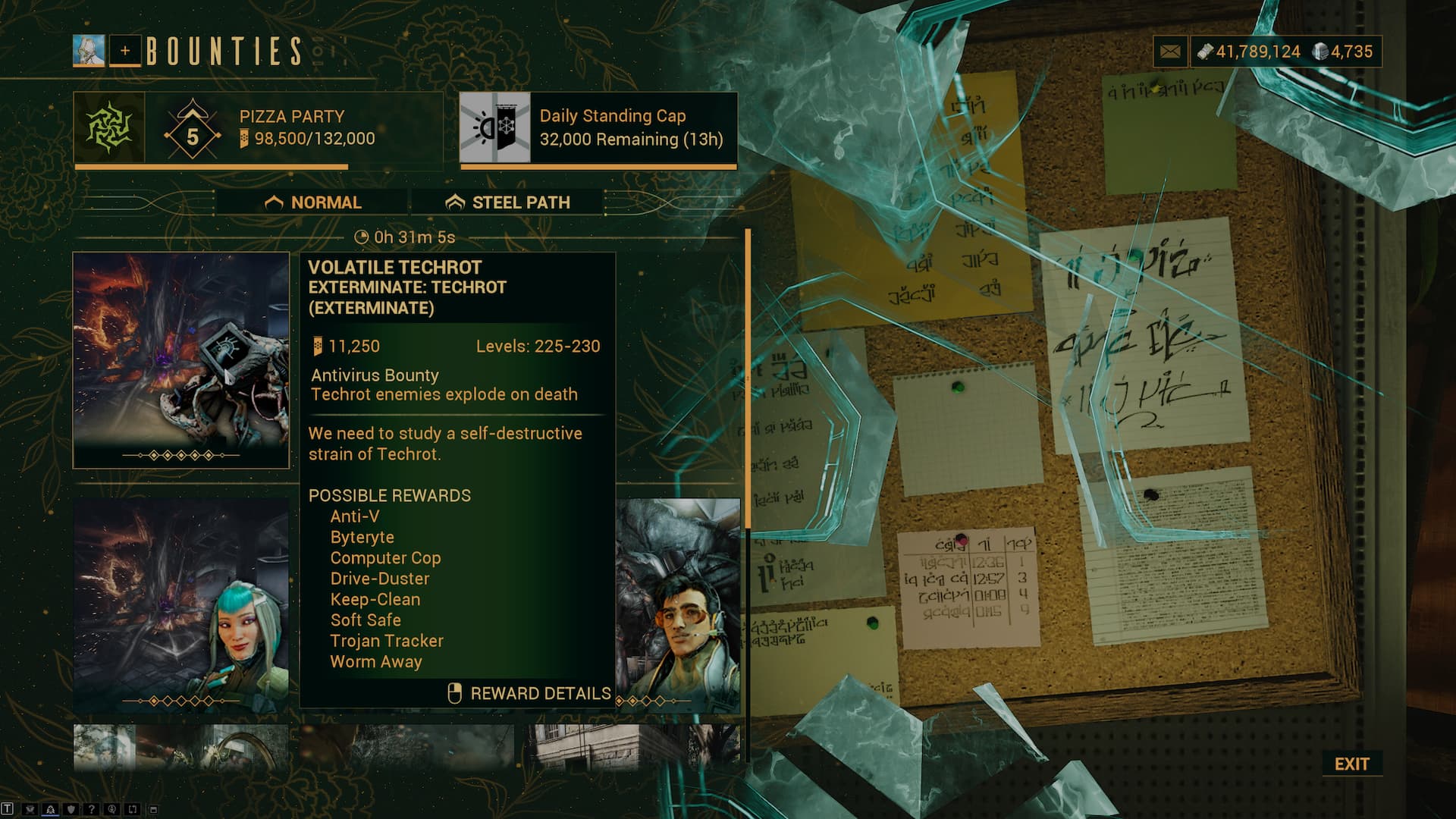Open the Pizza Party syndicate standing panel

(258, 127)
